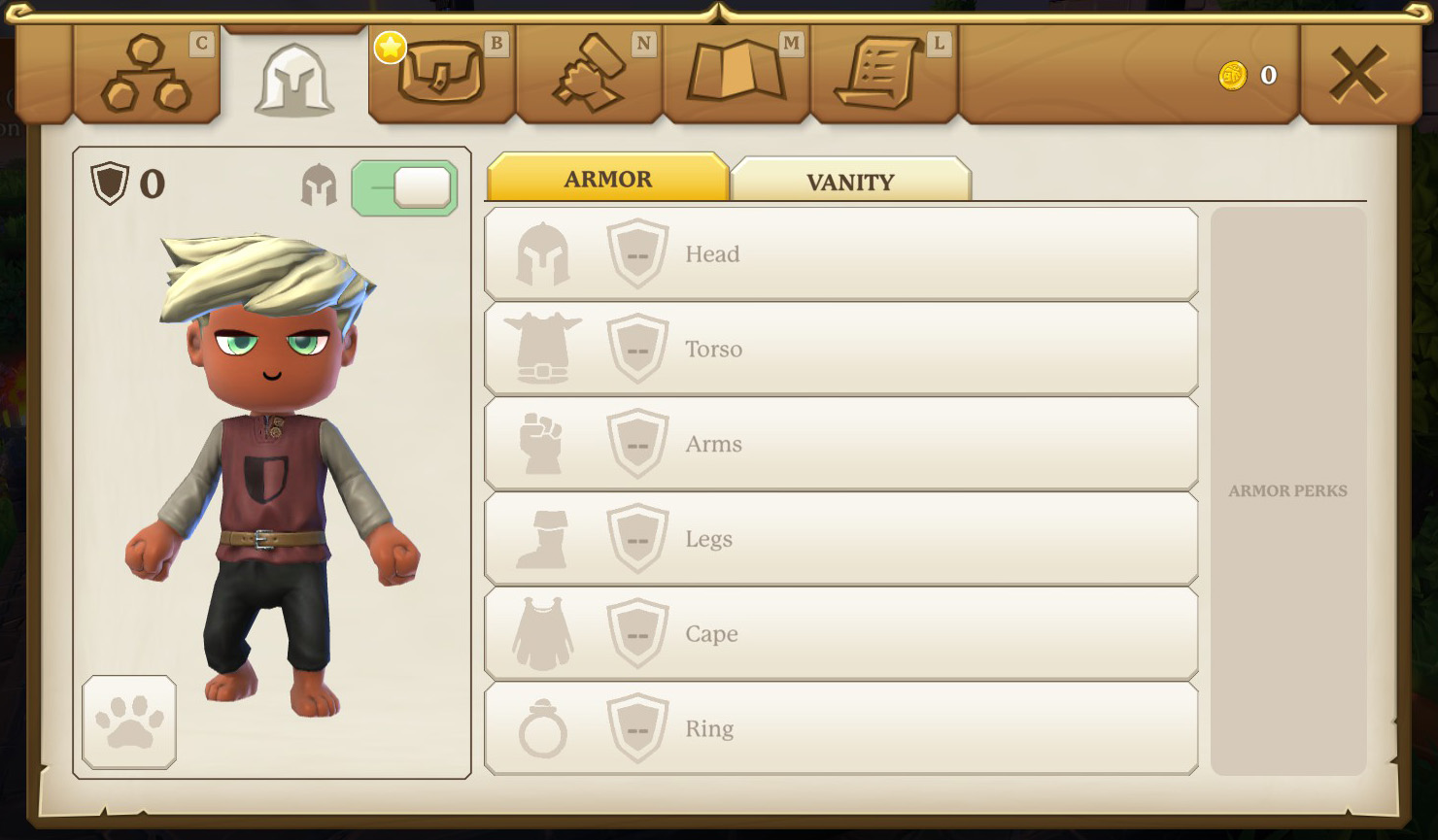Select the Ring slot
The image size is (1438, 840).
(x=840, y=728)
